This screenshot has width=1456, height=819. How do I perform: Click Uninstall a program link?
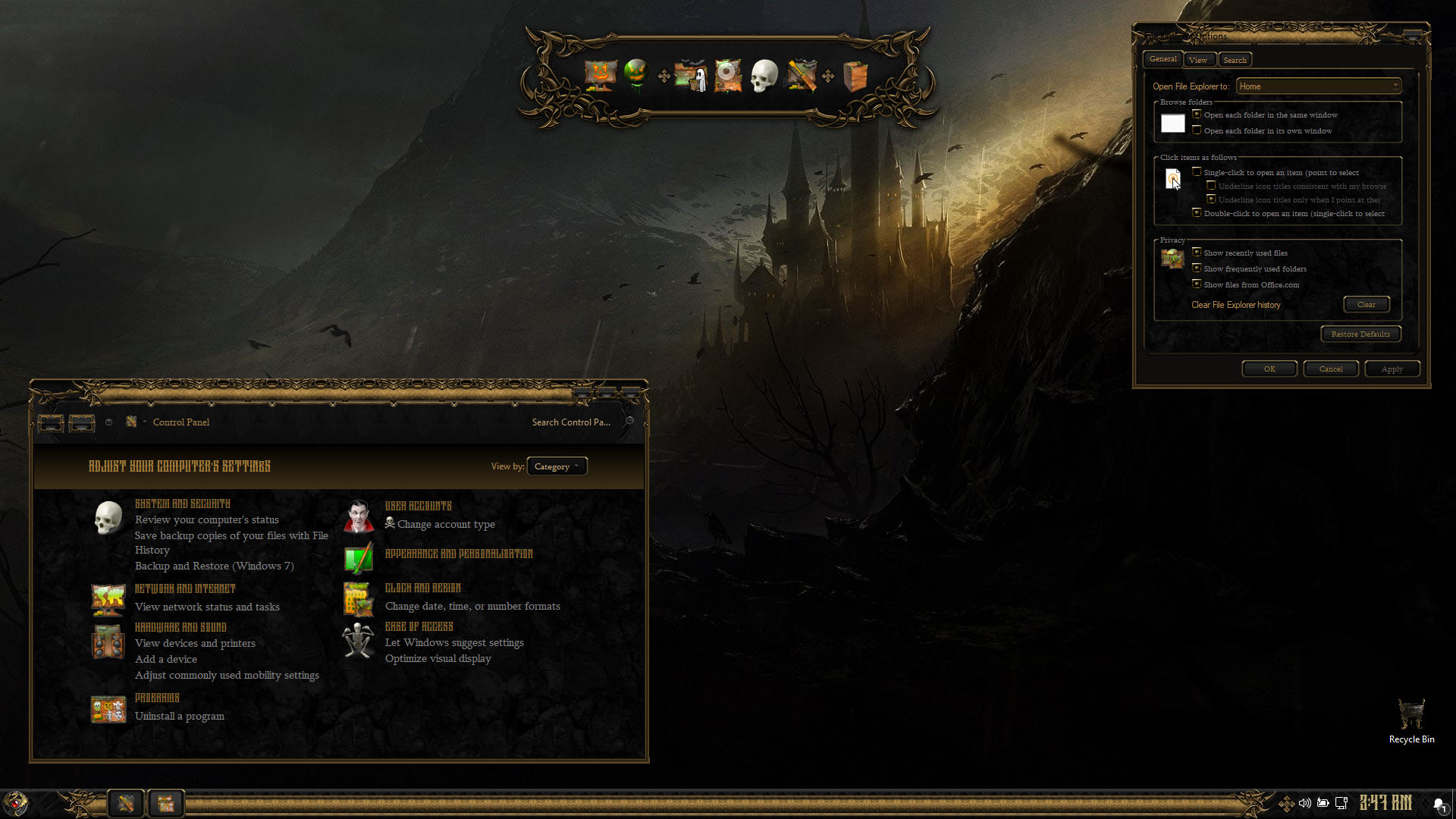(x=179, y=716)
